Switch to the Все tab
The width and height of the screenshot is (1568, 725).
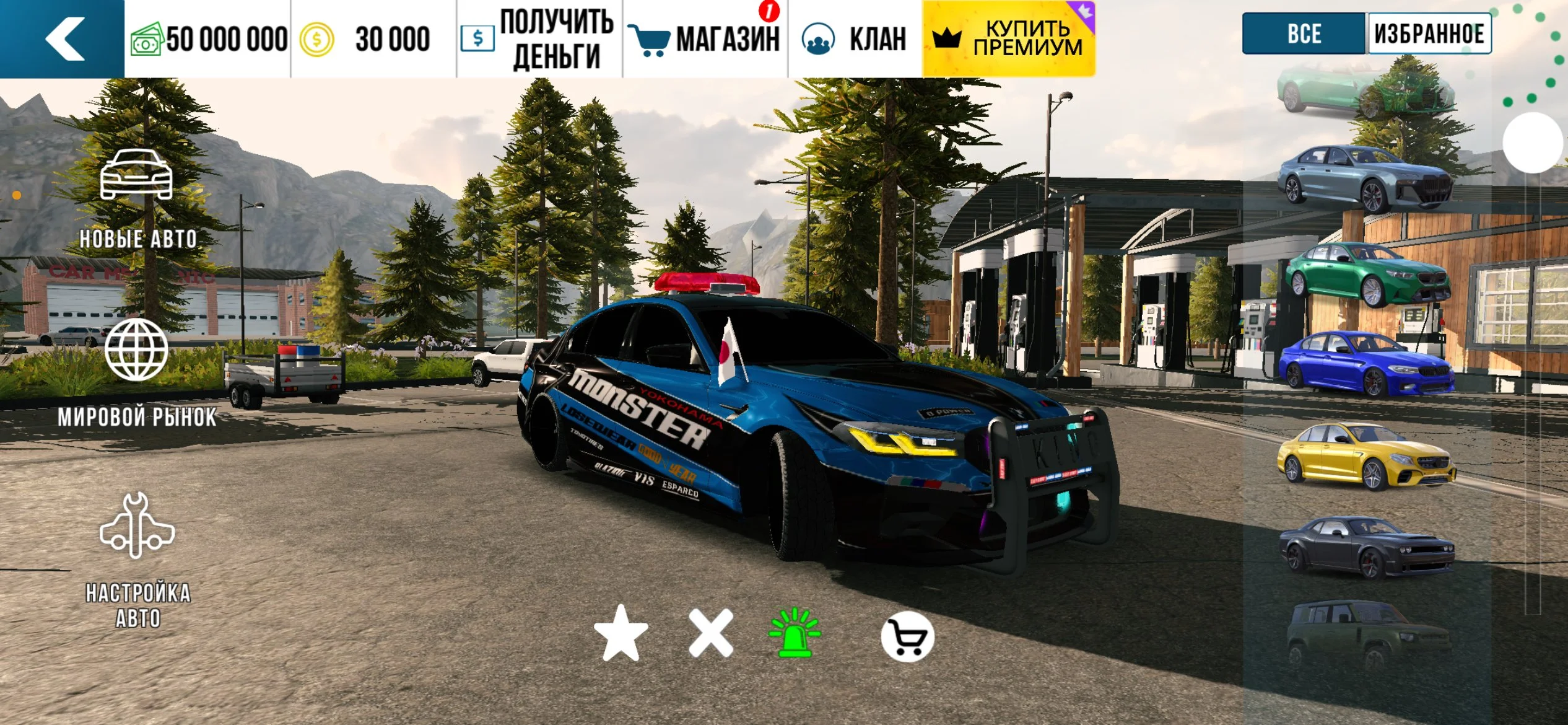point(1304,33)
